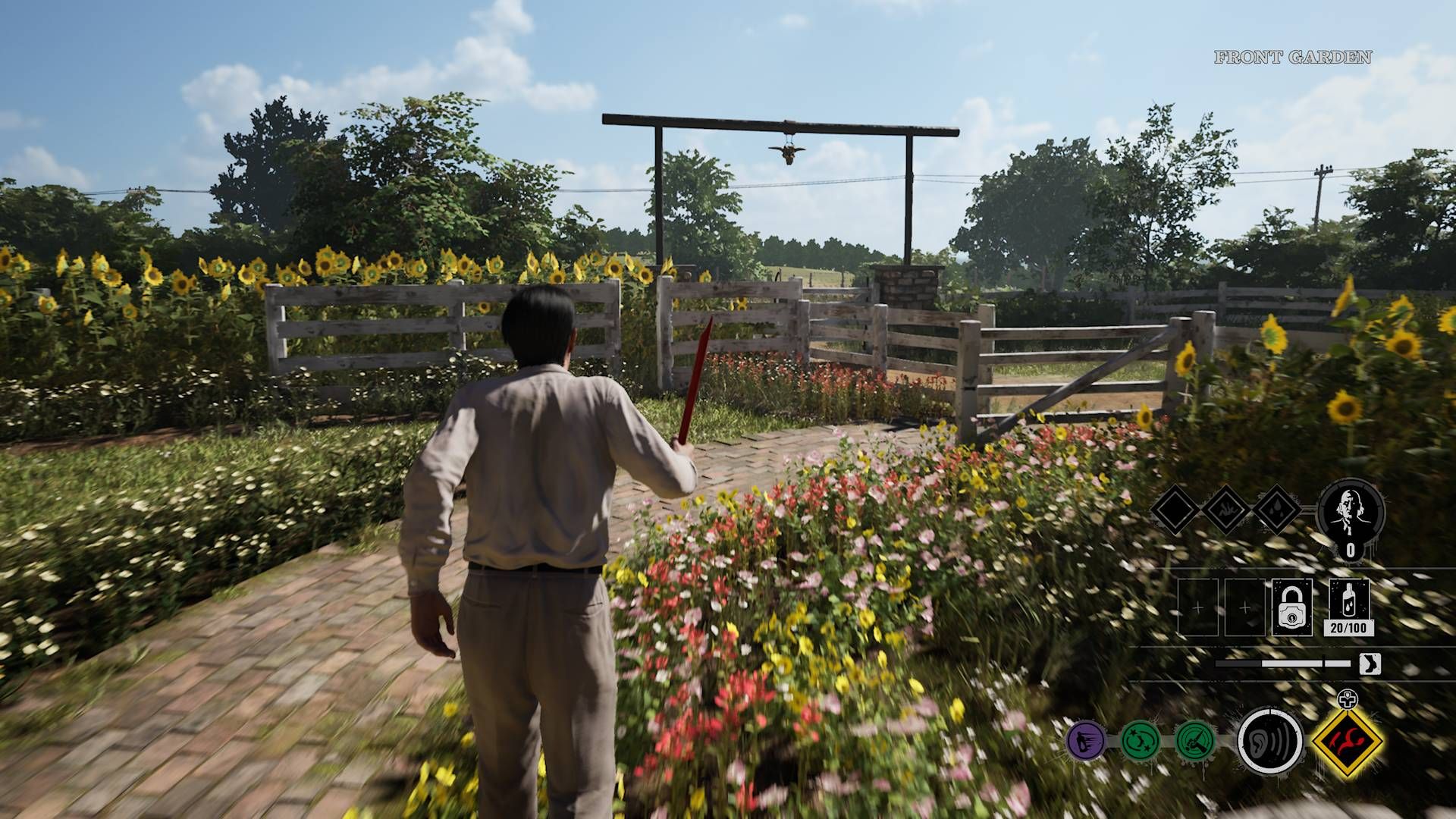The height and width of the screenshot is (819, 1456).
Task: Click the 20/100 blood counter label
Action: pyautogui.click(x=1349, y=628)
